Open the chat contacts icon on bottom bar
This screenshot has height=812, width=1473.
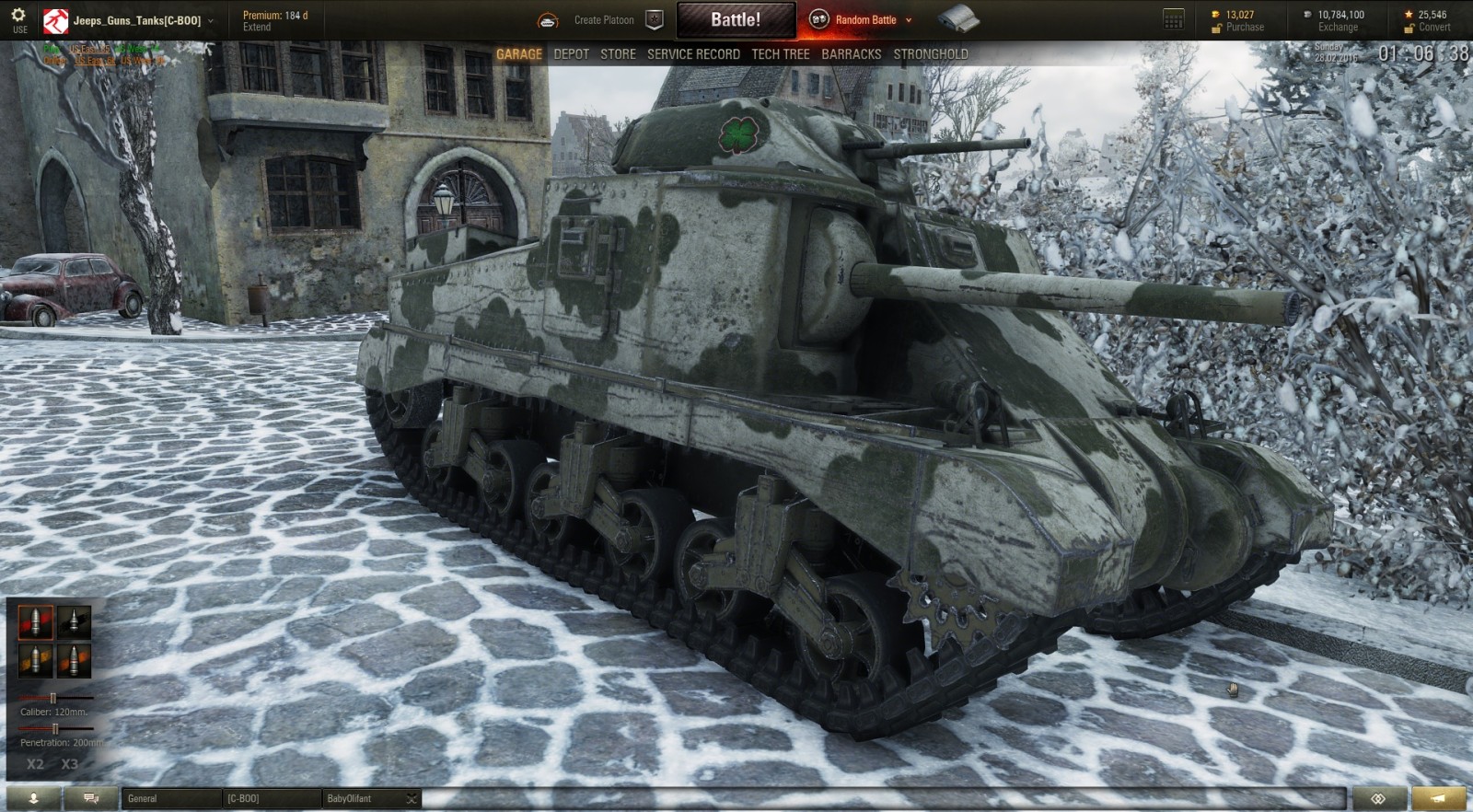coord(89,798)
